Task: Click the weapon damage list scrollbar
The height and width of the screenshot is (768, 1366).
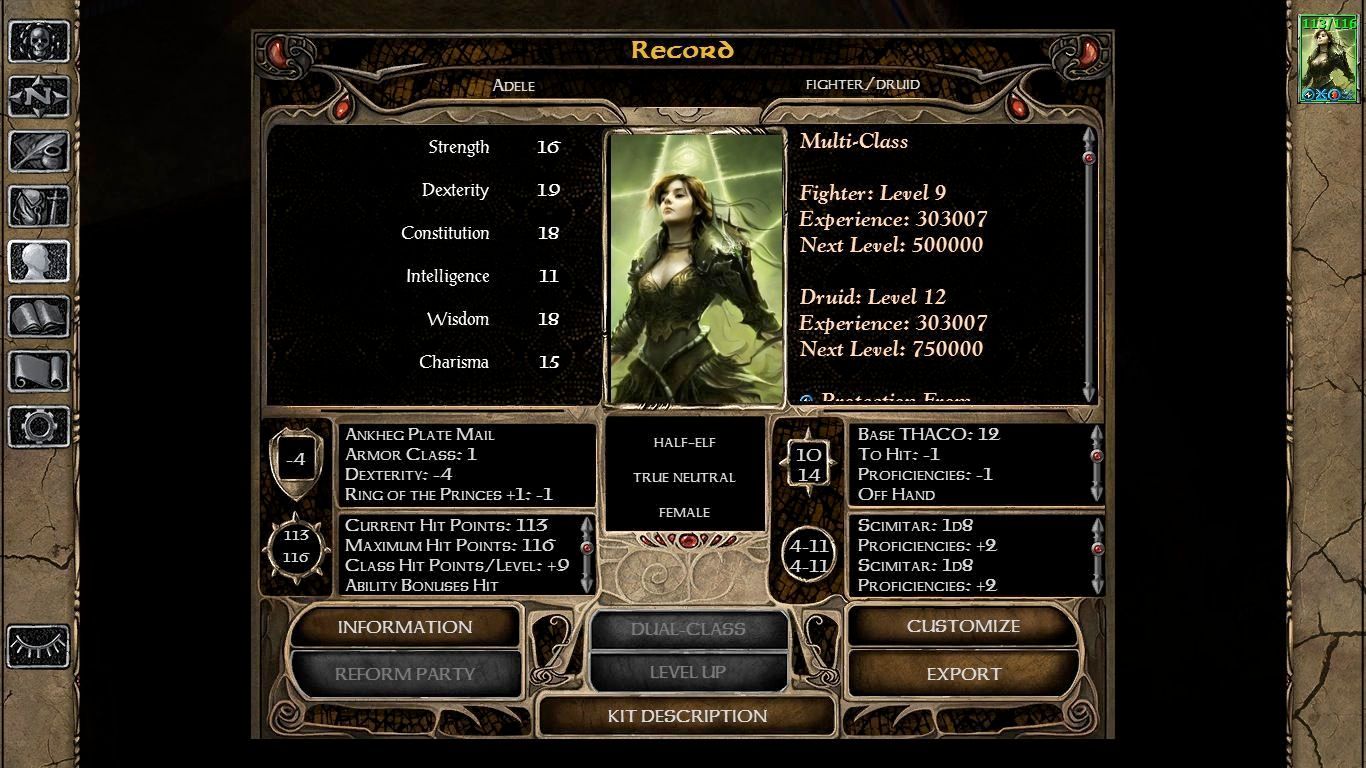Action: [x=1097, y=554]
